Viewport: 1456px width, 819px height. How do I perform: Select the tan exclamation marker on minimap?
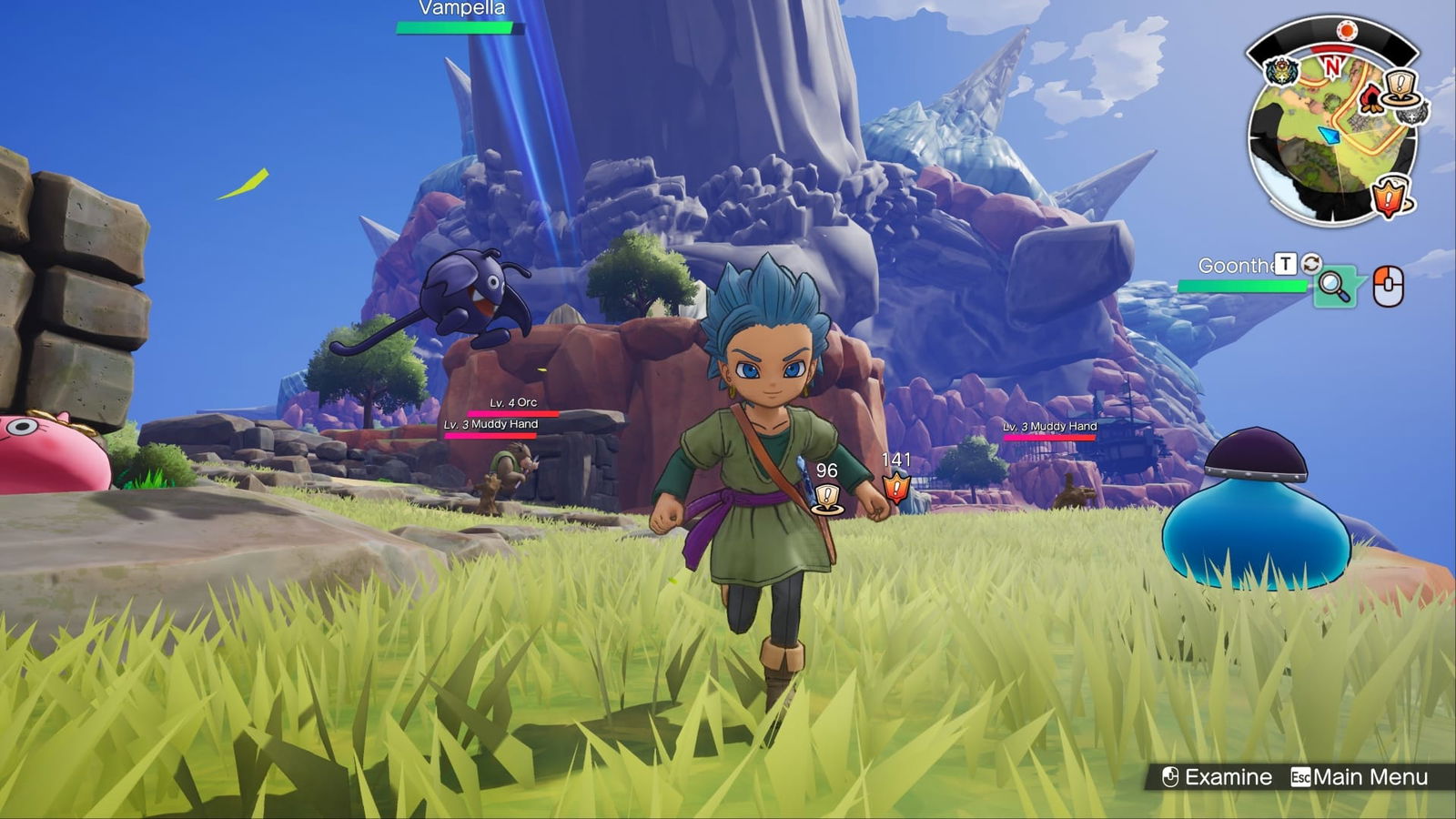(1400, 86)
